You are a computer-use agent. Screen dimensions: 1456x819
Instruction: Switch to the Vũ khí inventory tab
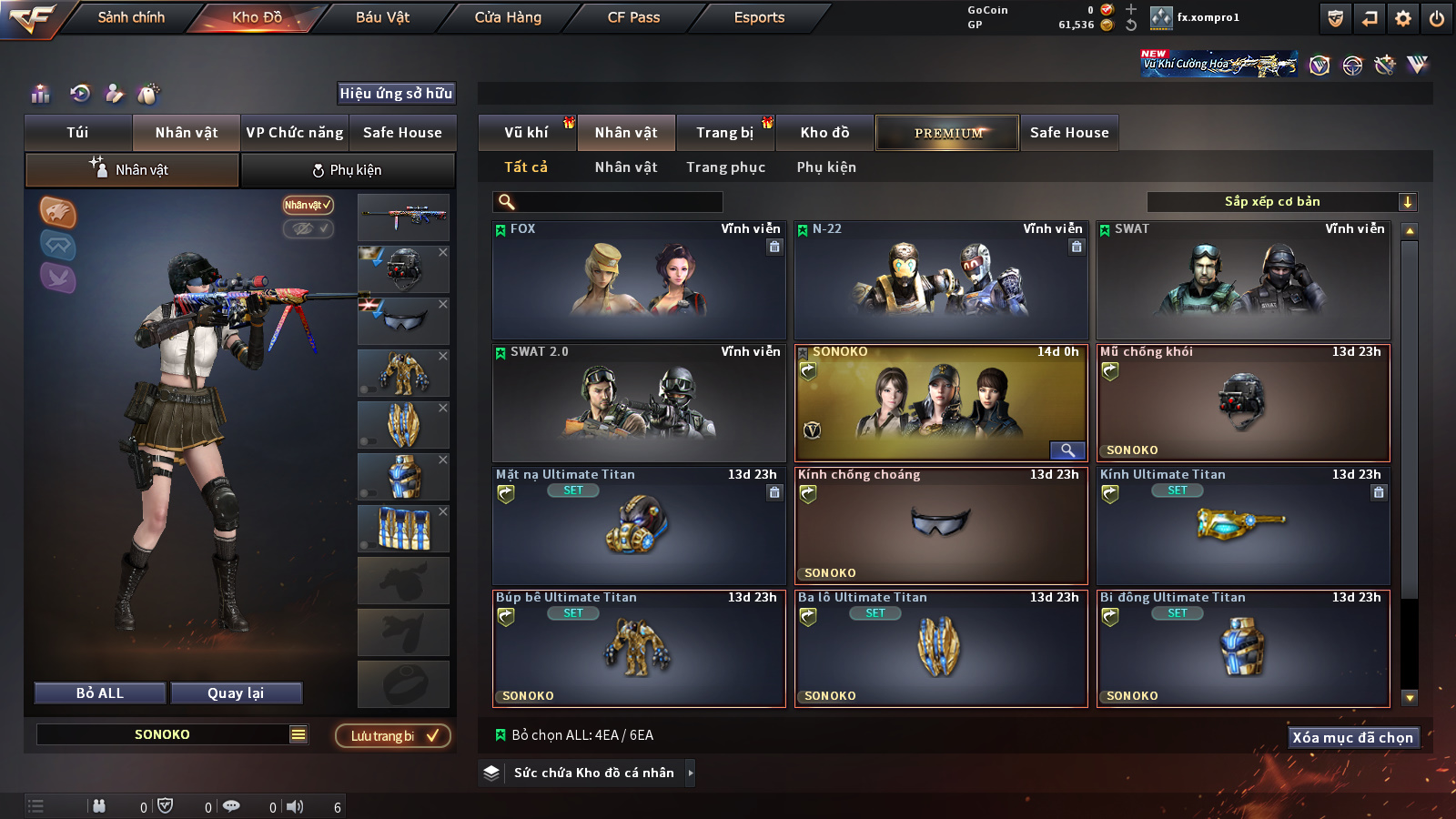pyautogui.click(x=526, y=133)
